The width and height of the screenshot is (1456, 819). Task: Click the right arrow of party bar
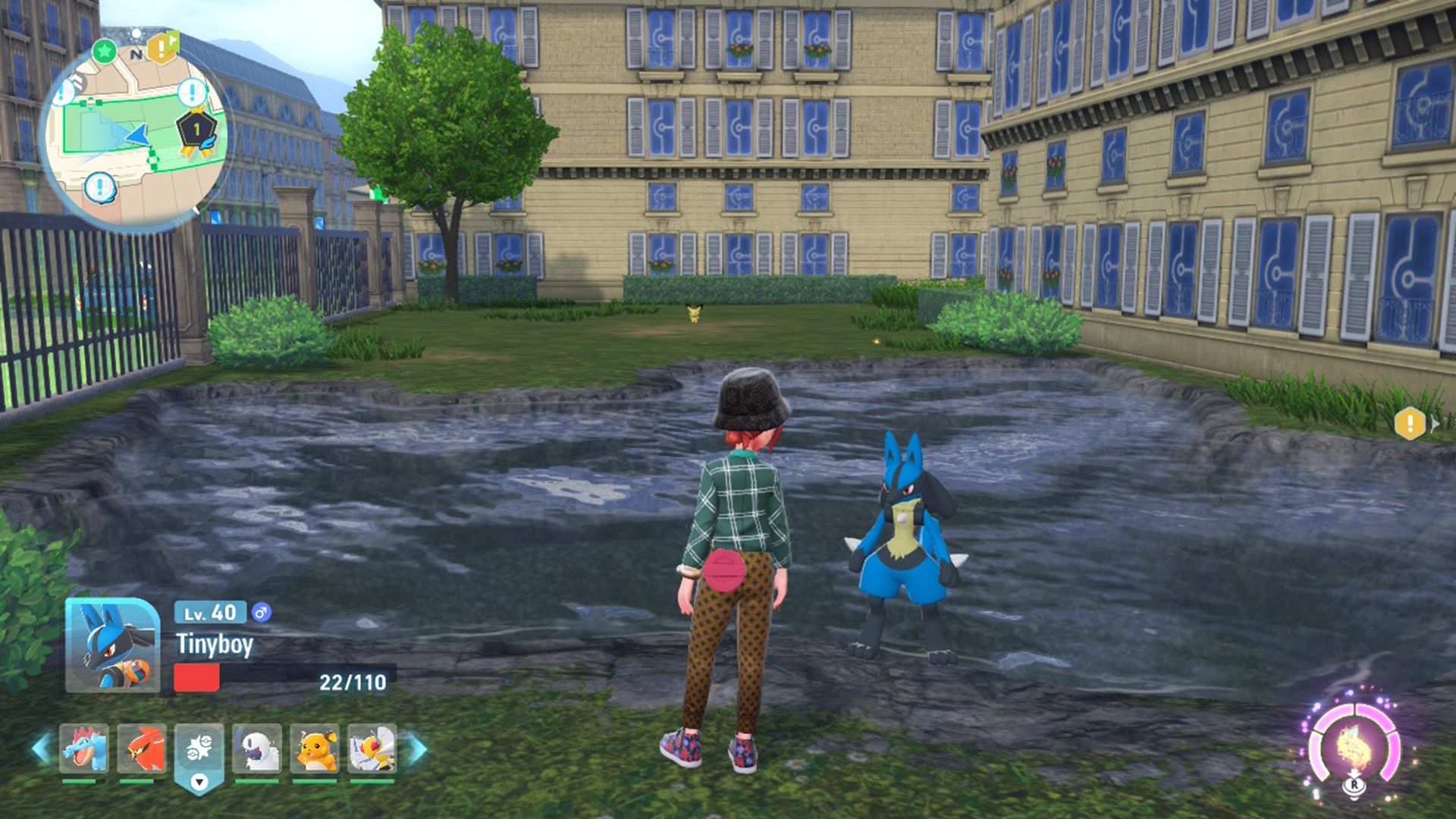tap(415, 748)
